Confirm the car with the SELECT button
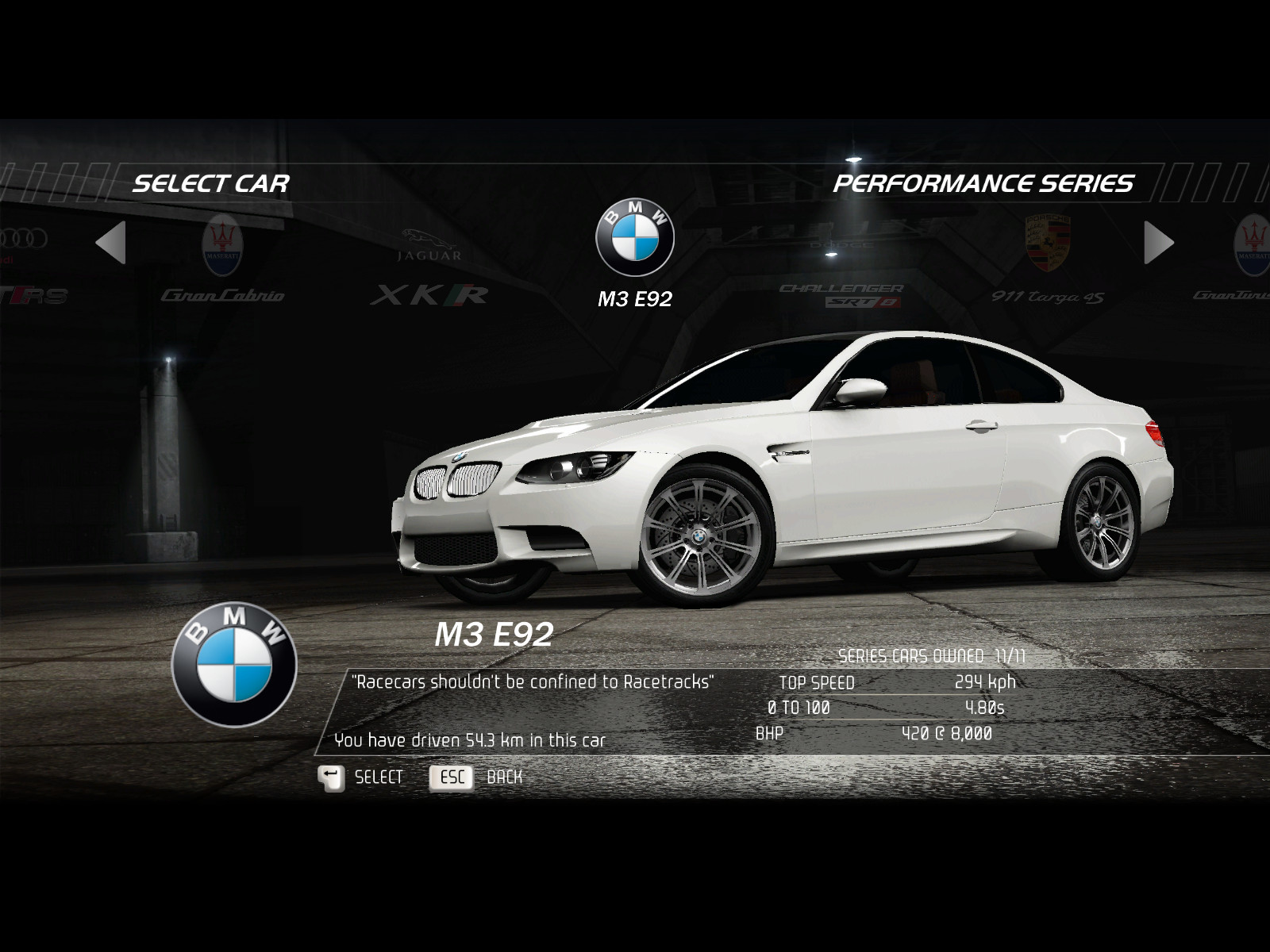 point(361,777)
